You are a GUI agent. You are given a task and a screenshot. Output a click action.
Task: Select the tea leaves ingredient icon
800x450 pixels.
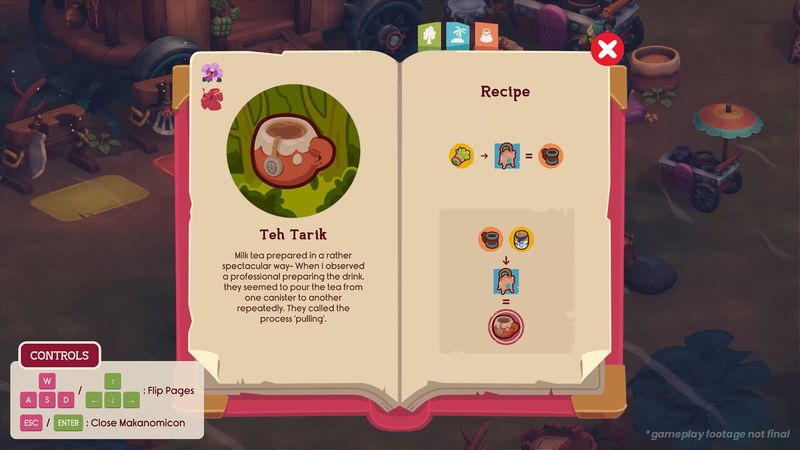pyautogui.click(x=461, y=155)
